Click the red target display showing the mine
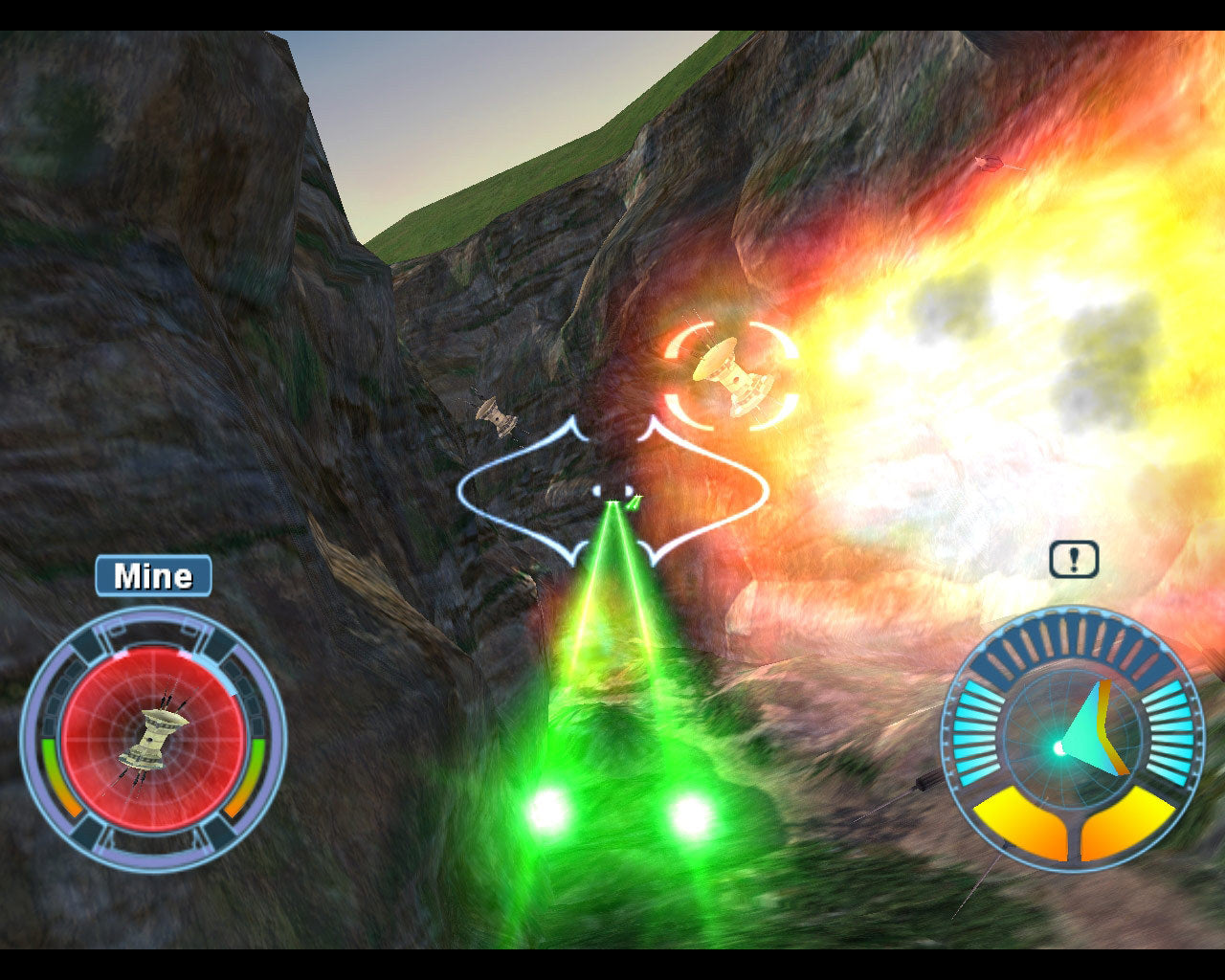 [153, 739]
